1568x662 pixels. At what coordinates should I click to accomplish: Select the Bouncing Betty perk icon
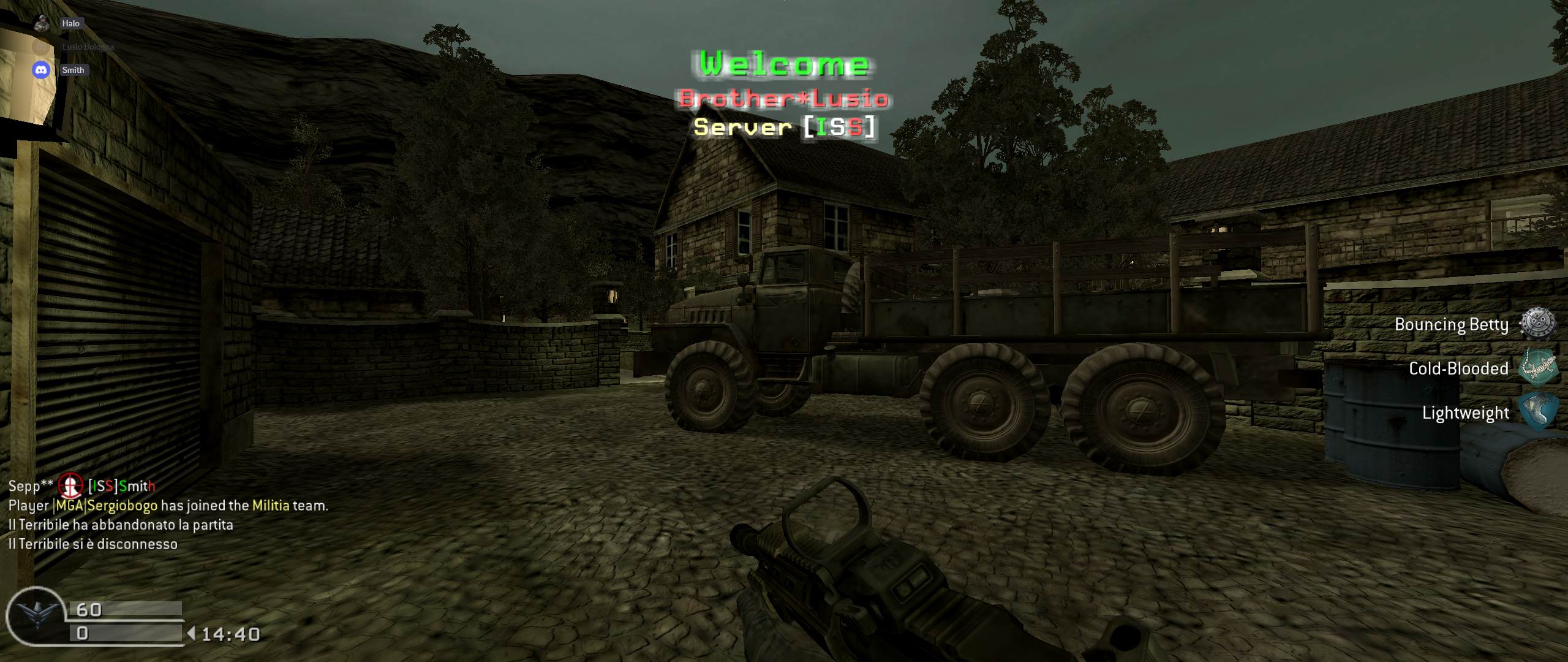pyautogui.click(x=1537, y=324)
